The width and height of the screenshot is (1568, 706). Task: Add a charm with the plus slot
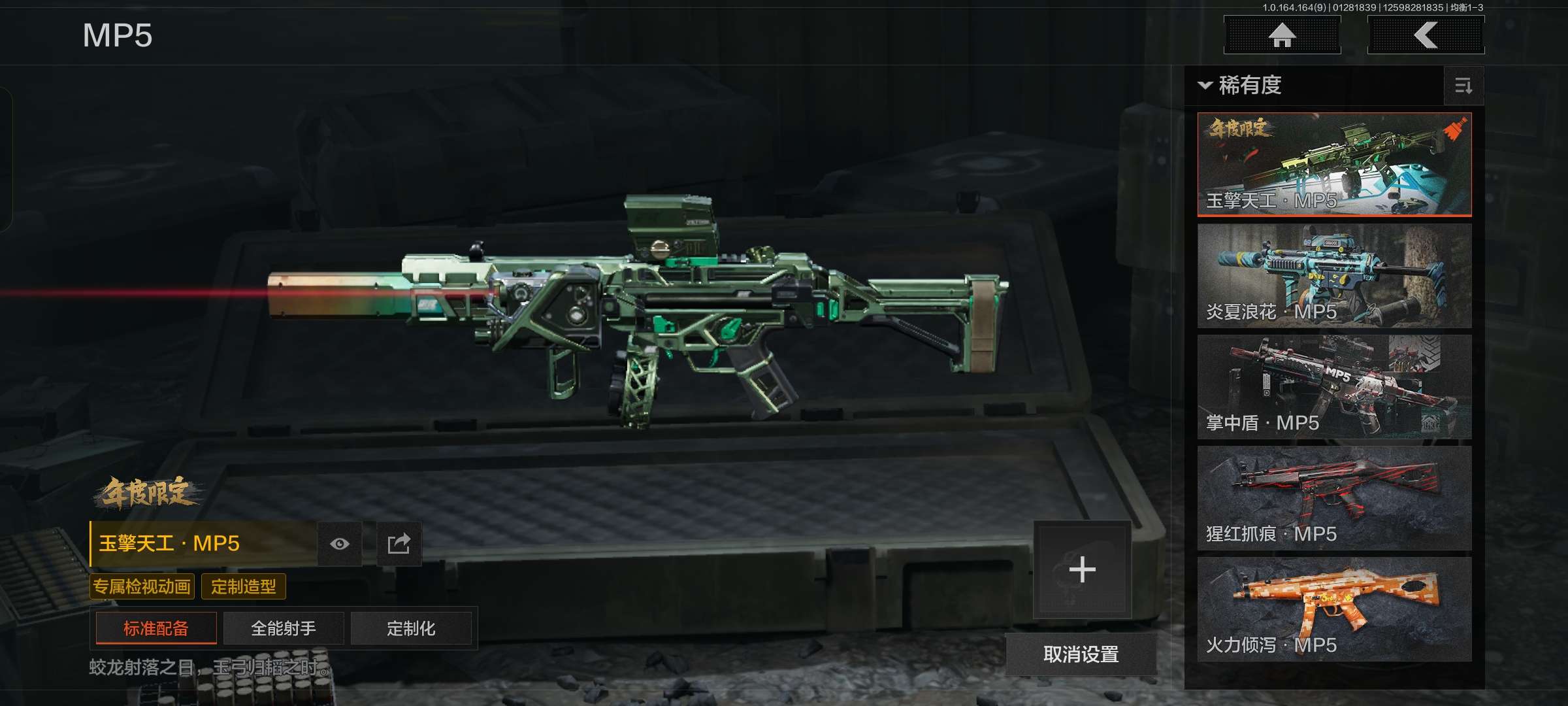tap(1082, 569)
